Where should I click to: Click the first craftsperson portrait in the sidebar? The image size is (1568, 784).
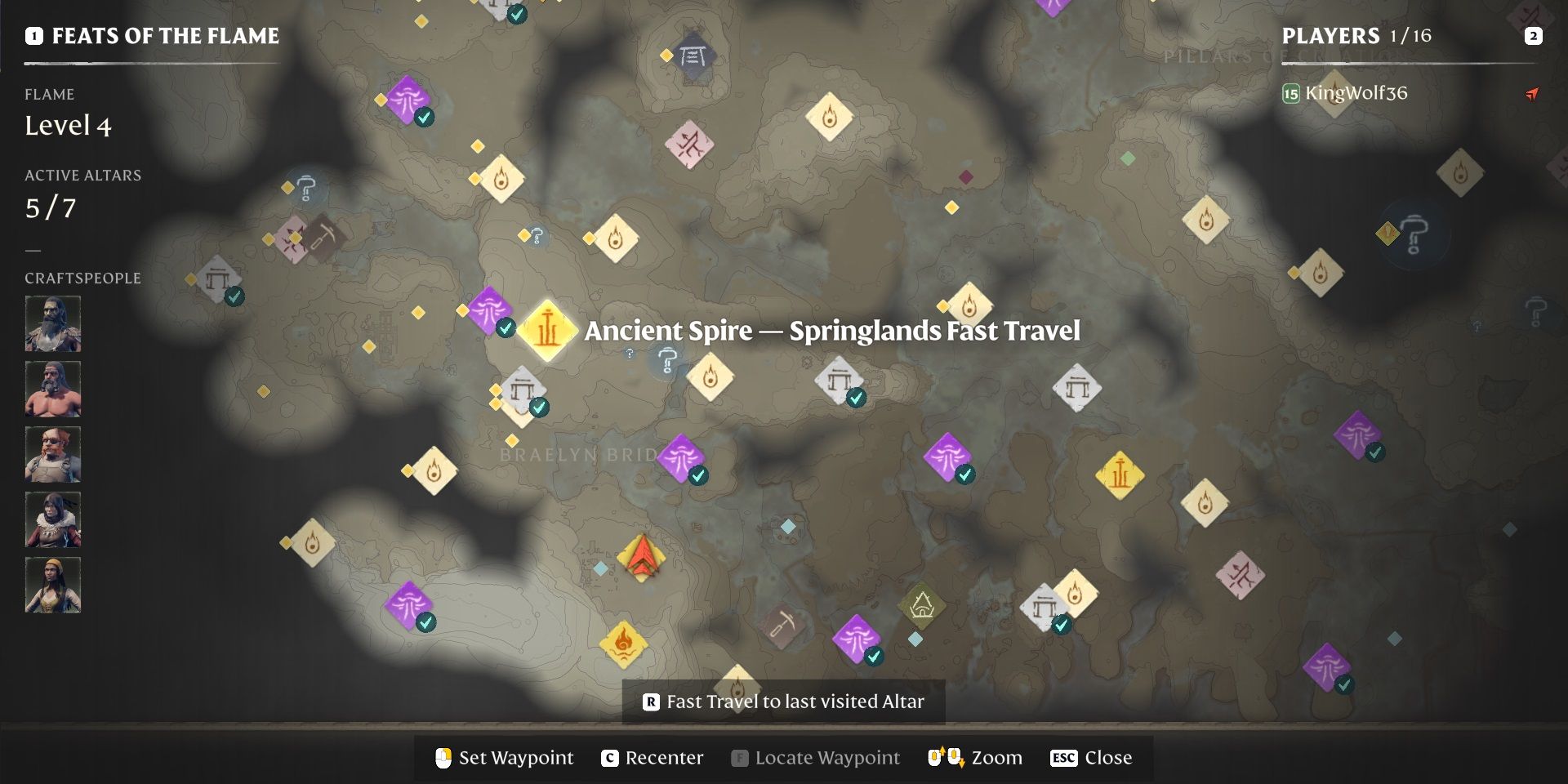pos(52,324)
